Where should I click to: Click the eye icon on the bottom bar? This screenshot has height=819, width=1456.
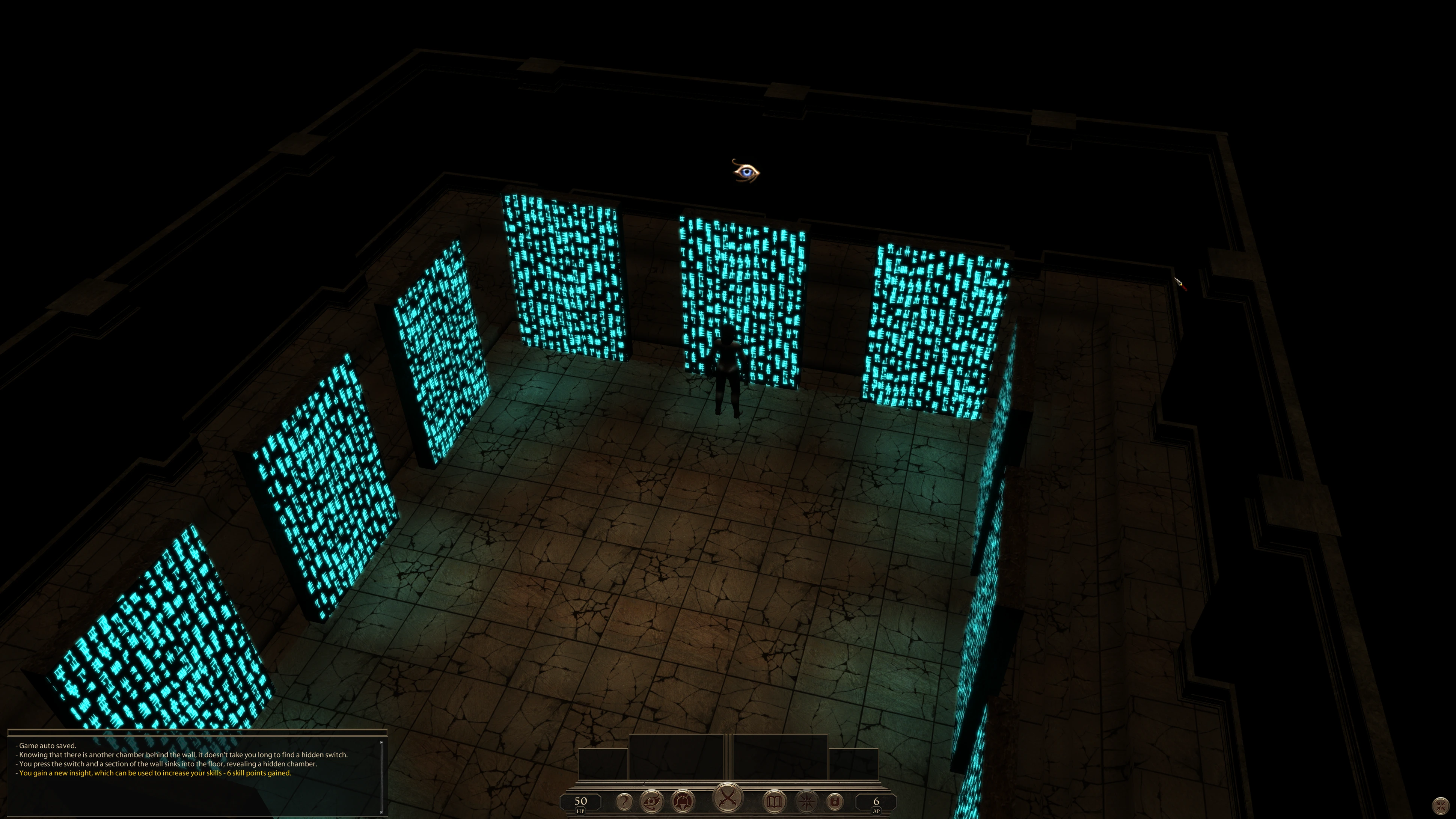tap(652, 801)
